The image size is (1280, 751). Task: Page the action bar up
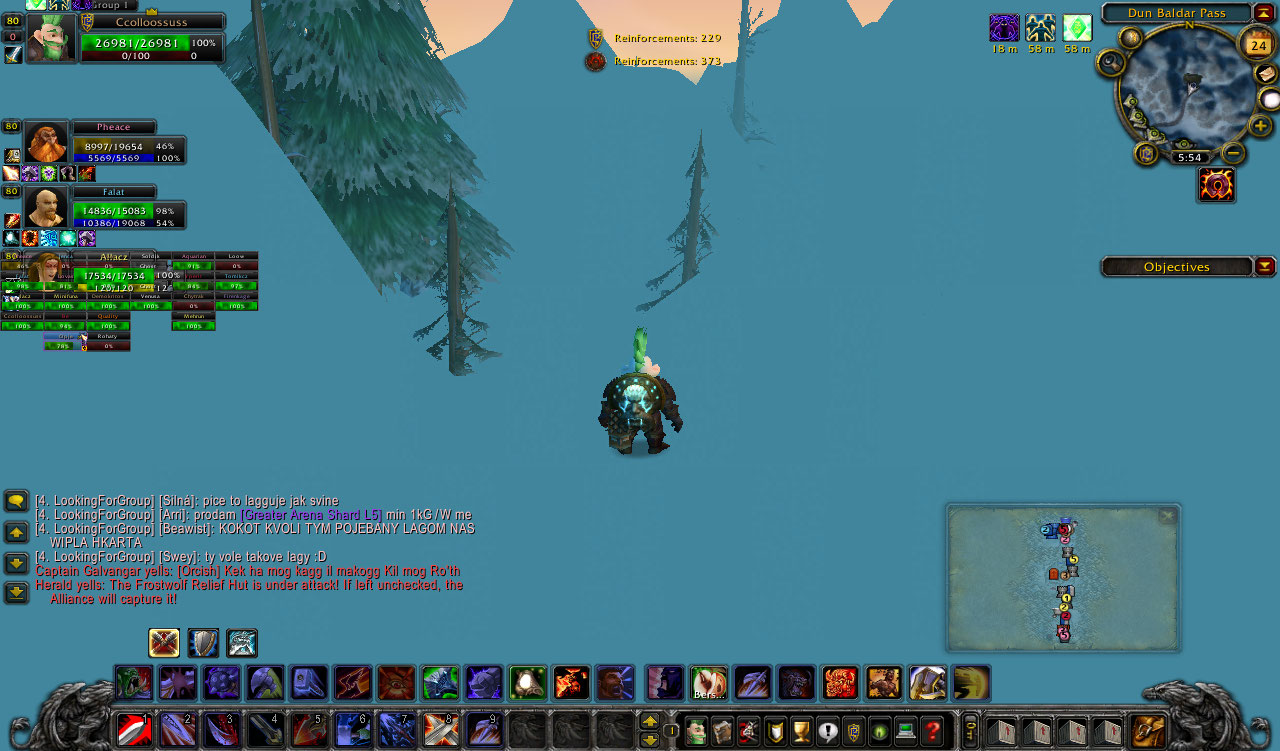(649, 721)
